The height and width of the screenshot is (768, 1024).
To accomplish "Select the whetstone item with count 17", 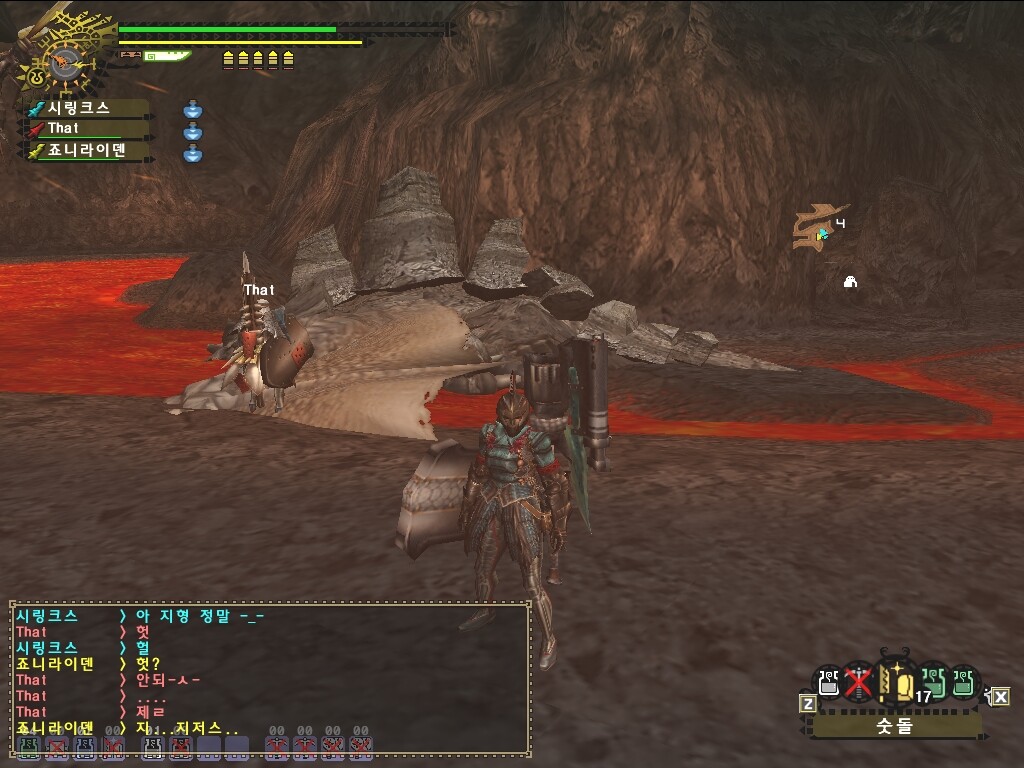I will [x=897, y=684].
